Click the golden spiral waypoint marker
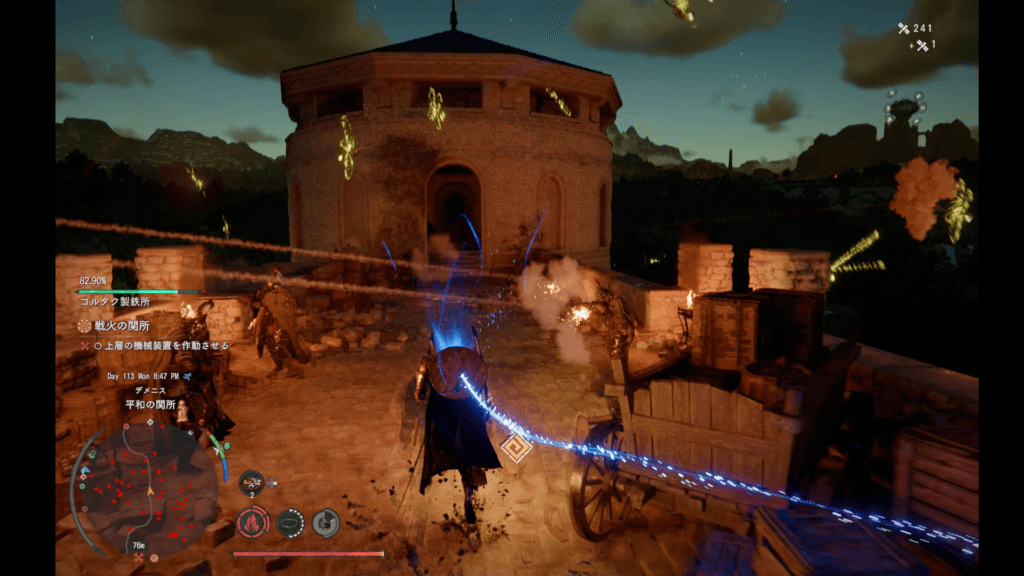Image resolution: width=1024 pixels, height=576 pixels. [517, 447]
